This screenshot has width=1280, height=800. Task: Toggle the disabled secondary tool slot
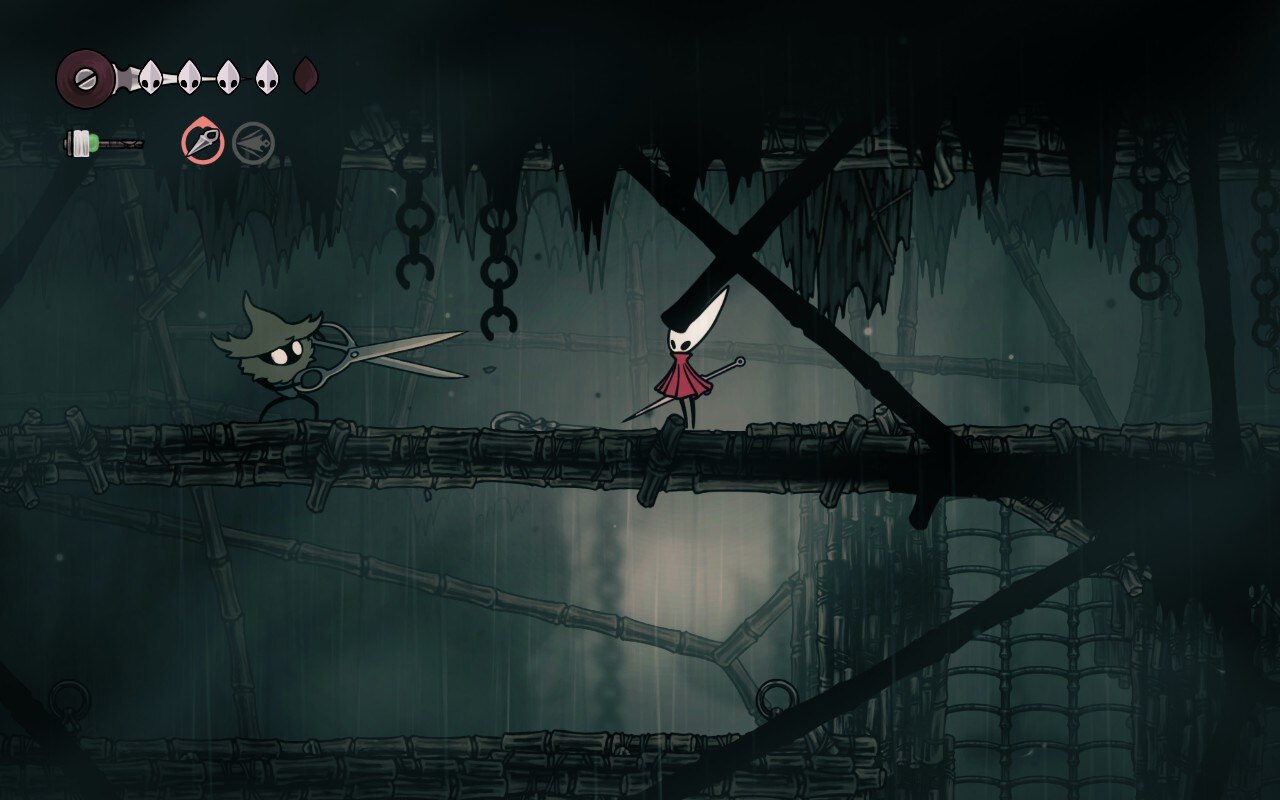tap(253, 140)
